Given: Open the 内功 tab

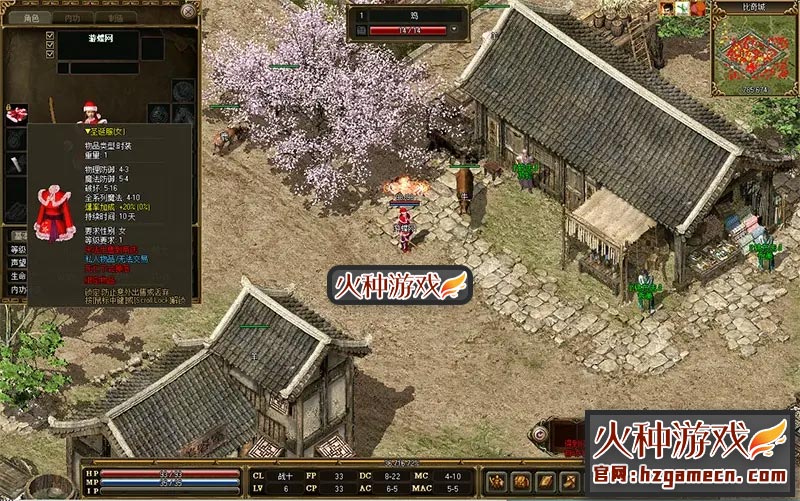Looking at the screenshot, I should (x=72, y=17).
